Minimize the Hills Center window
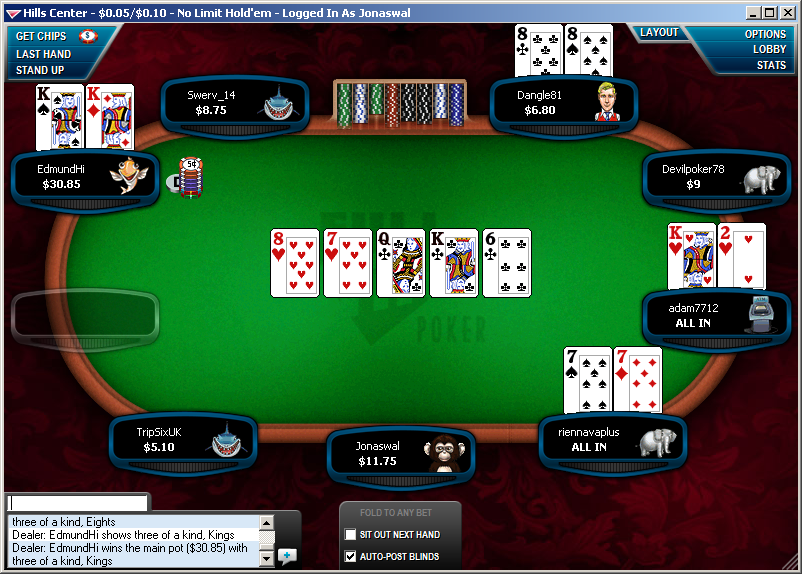The height and width of the screenshot is (574, 802). pos(753,13)
